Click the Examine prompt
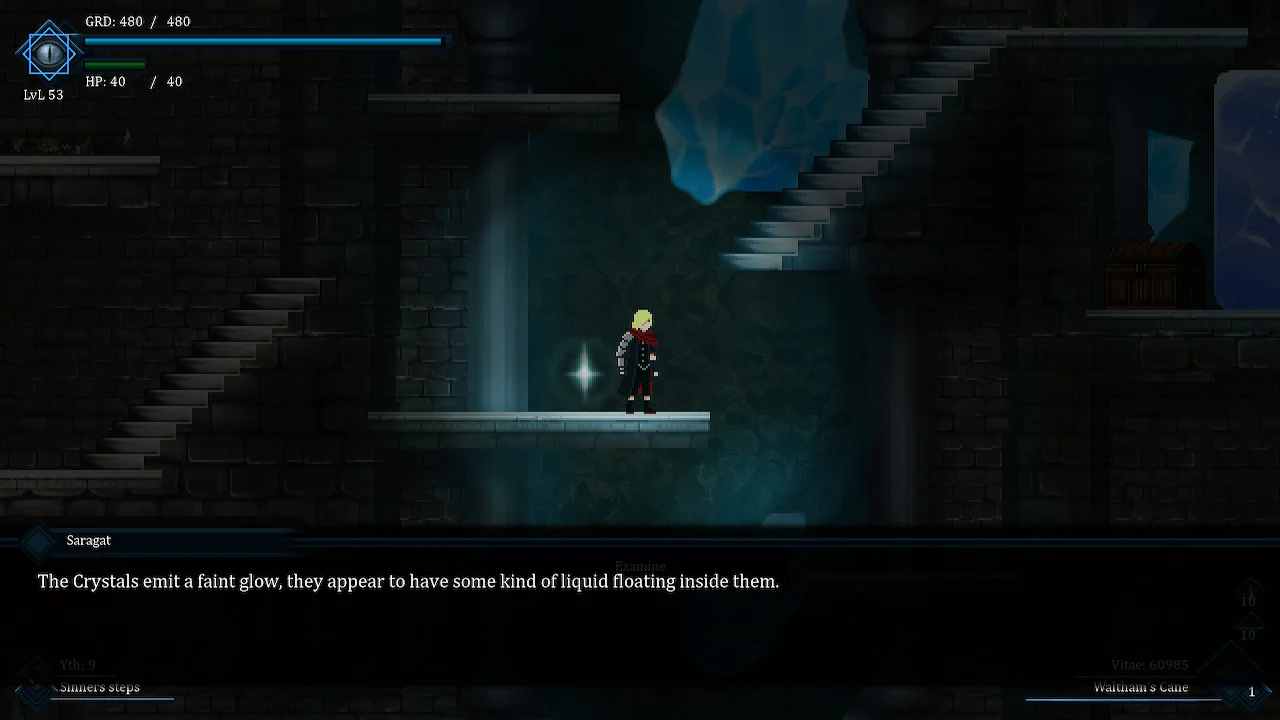The width and height of the screenshot is (1280, 720). pos(639,566)
